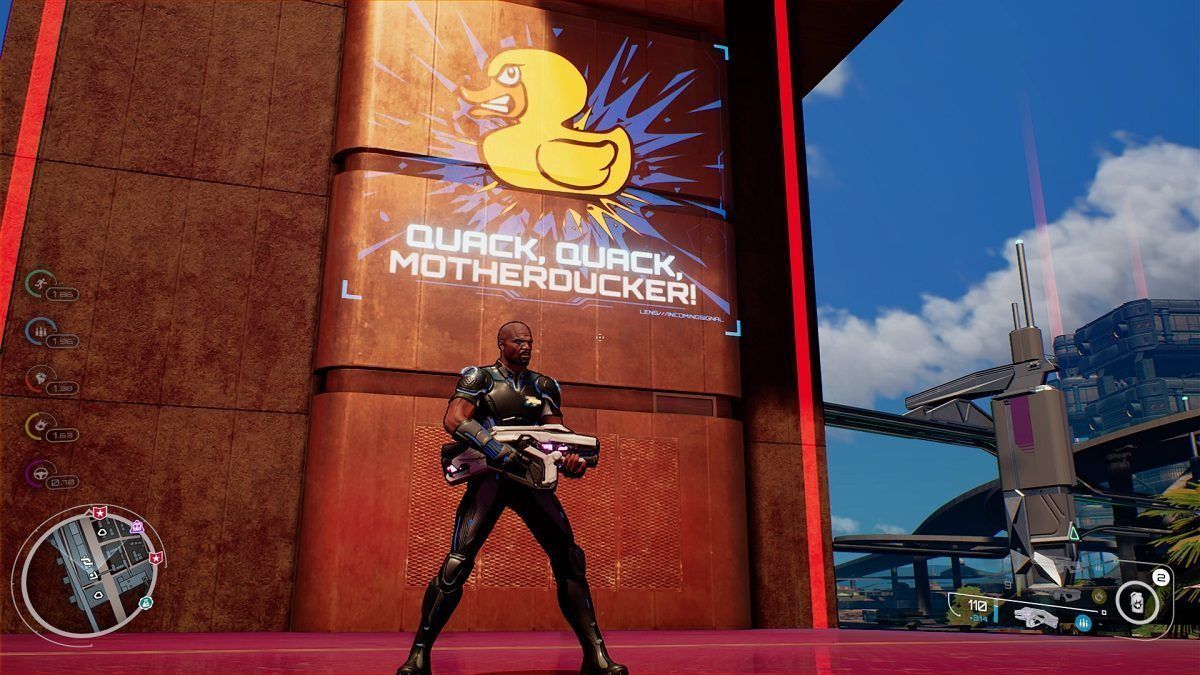The height and width of the screenshot is (675, 1200).
Task: Click the blue ammo type icon
Action: click(1085, 623)
